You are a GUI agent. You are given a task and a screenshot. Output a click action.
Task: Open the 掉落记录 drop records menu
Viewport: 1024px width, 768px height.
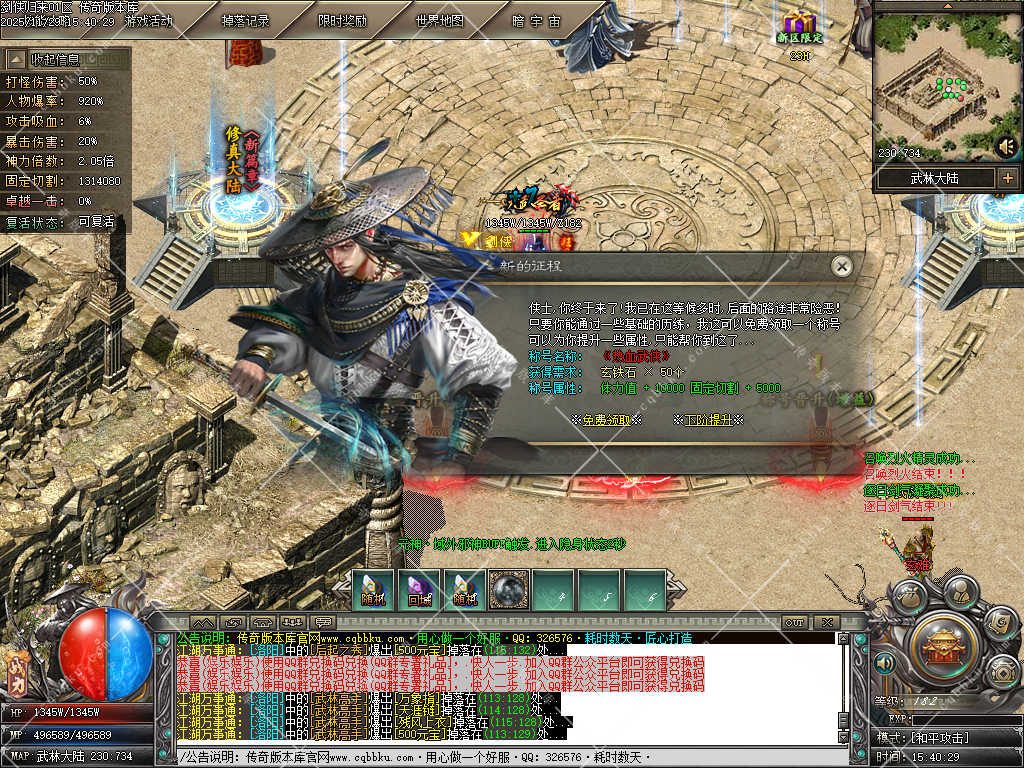[x=245, y=20]
